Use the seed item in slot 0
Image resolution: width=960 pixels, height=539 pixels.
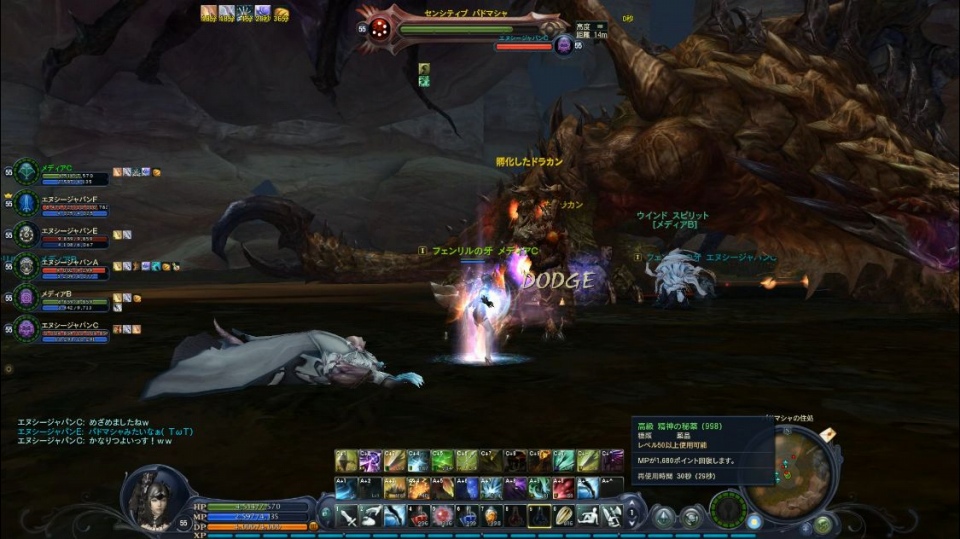click(x=563, y=516)
